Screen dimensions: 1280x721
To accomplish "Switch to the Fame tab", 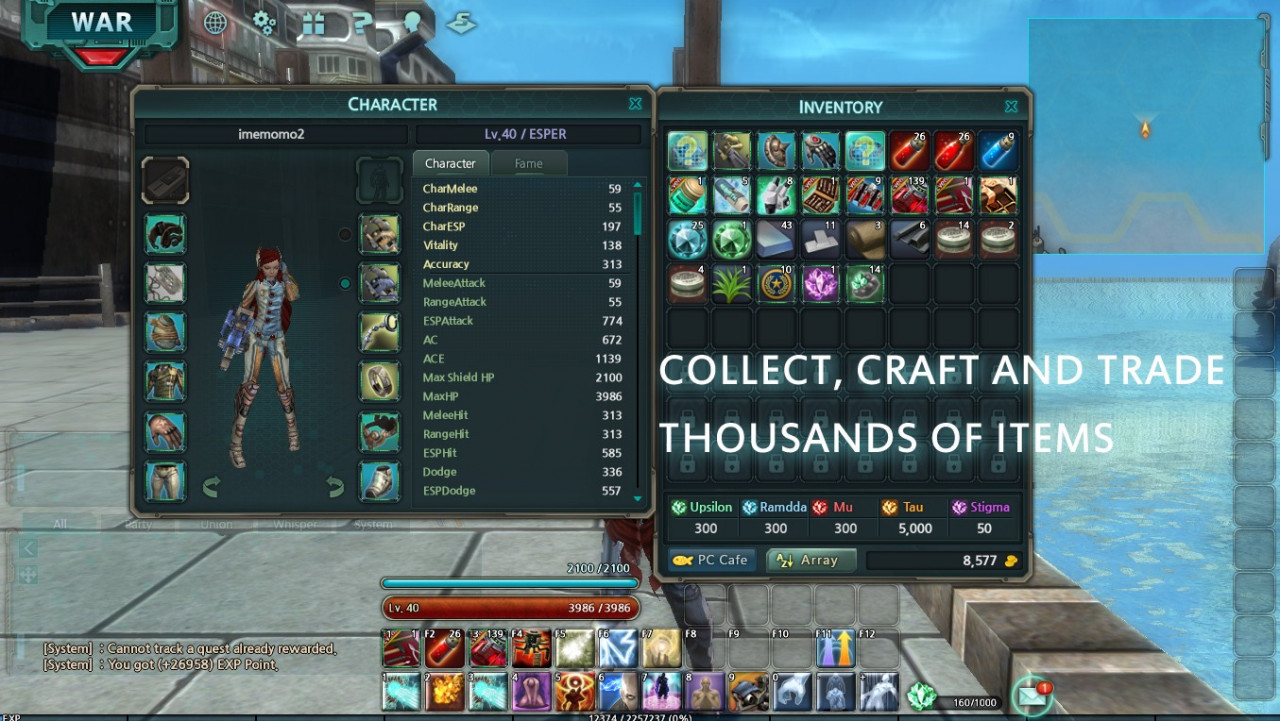I will pyautogui.click(x=528, y=164).
